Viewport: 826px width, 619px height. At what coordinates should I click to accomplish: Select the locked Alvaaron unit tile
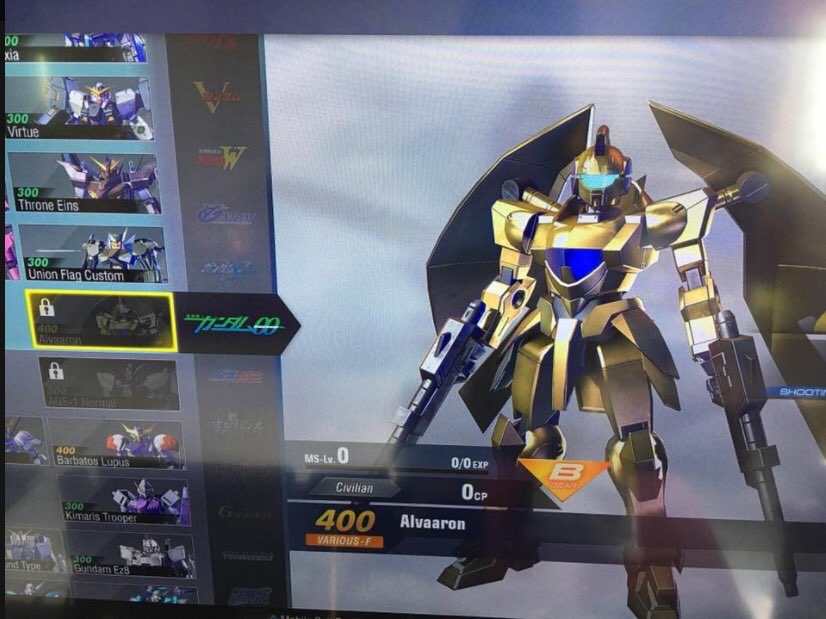100,320
